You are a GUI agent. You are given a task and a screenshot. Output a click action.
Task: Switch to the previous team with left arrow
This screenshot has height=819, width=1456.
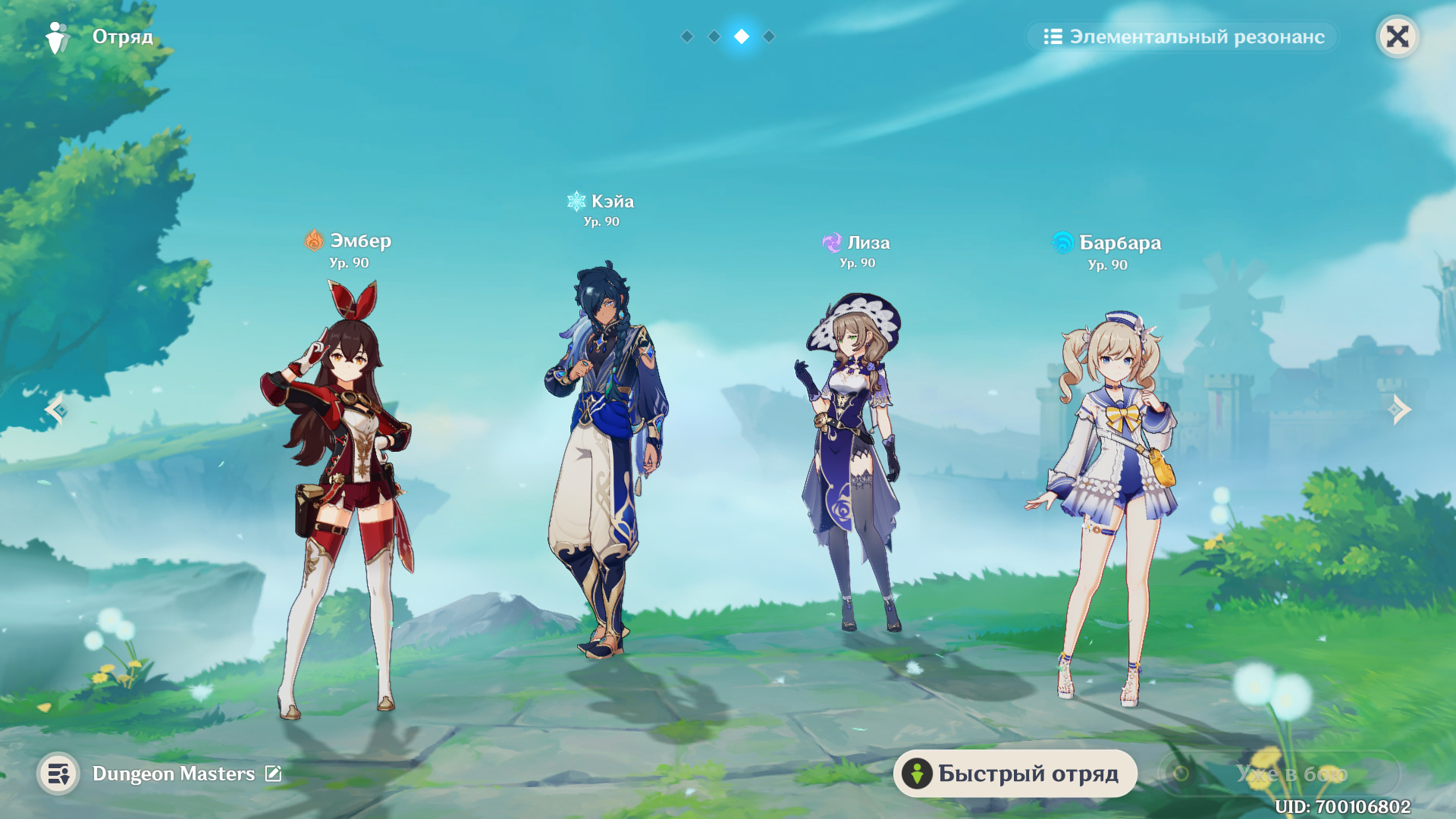click(55, 409)
